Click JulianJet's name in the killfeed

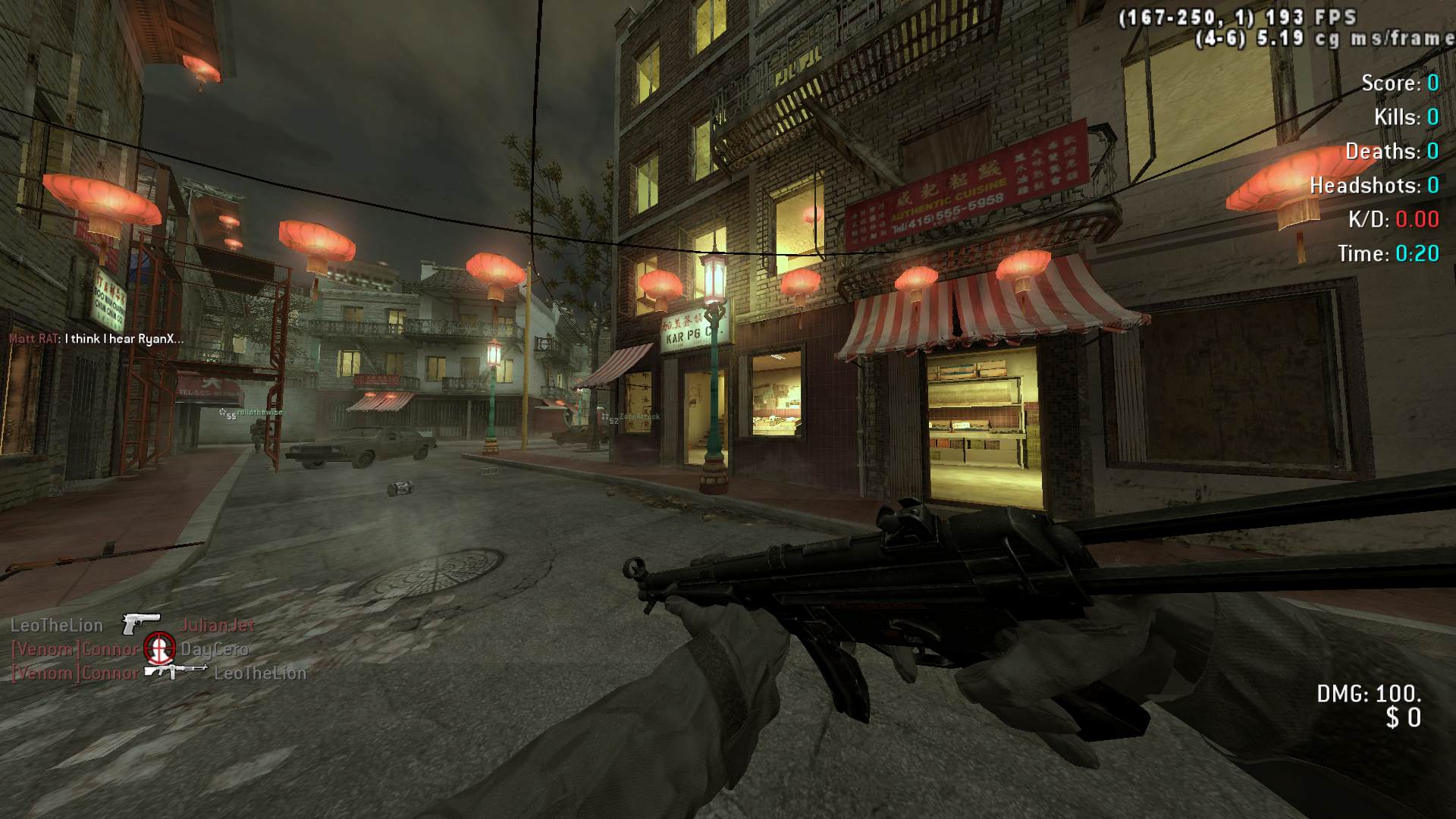pos(218,626)
